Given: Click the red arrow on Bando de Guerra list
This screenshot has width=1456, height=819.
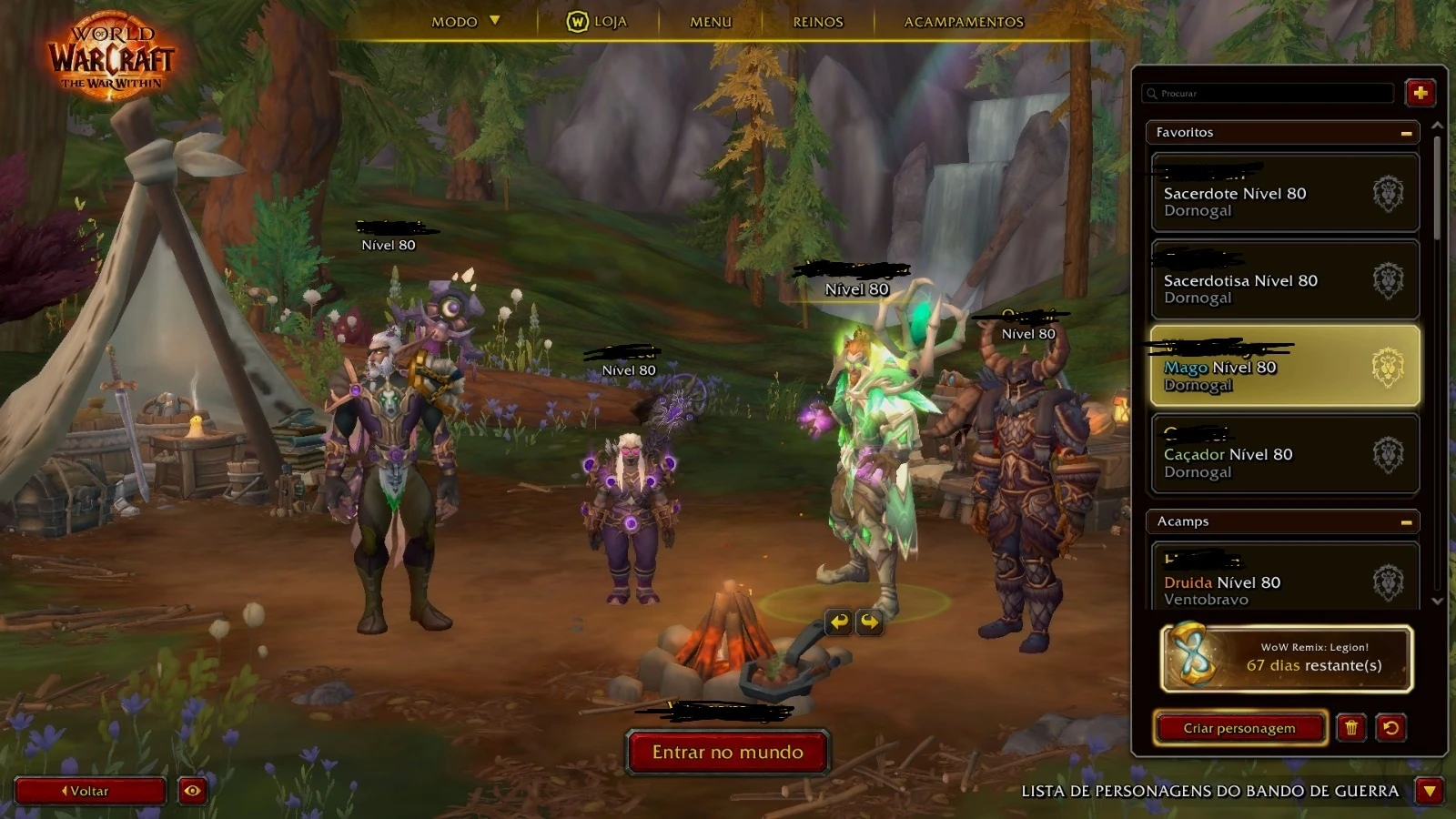Looking at the screenshot, I should point(1430,790).
